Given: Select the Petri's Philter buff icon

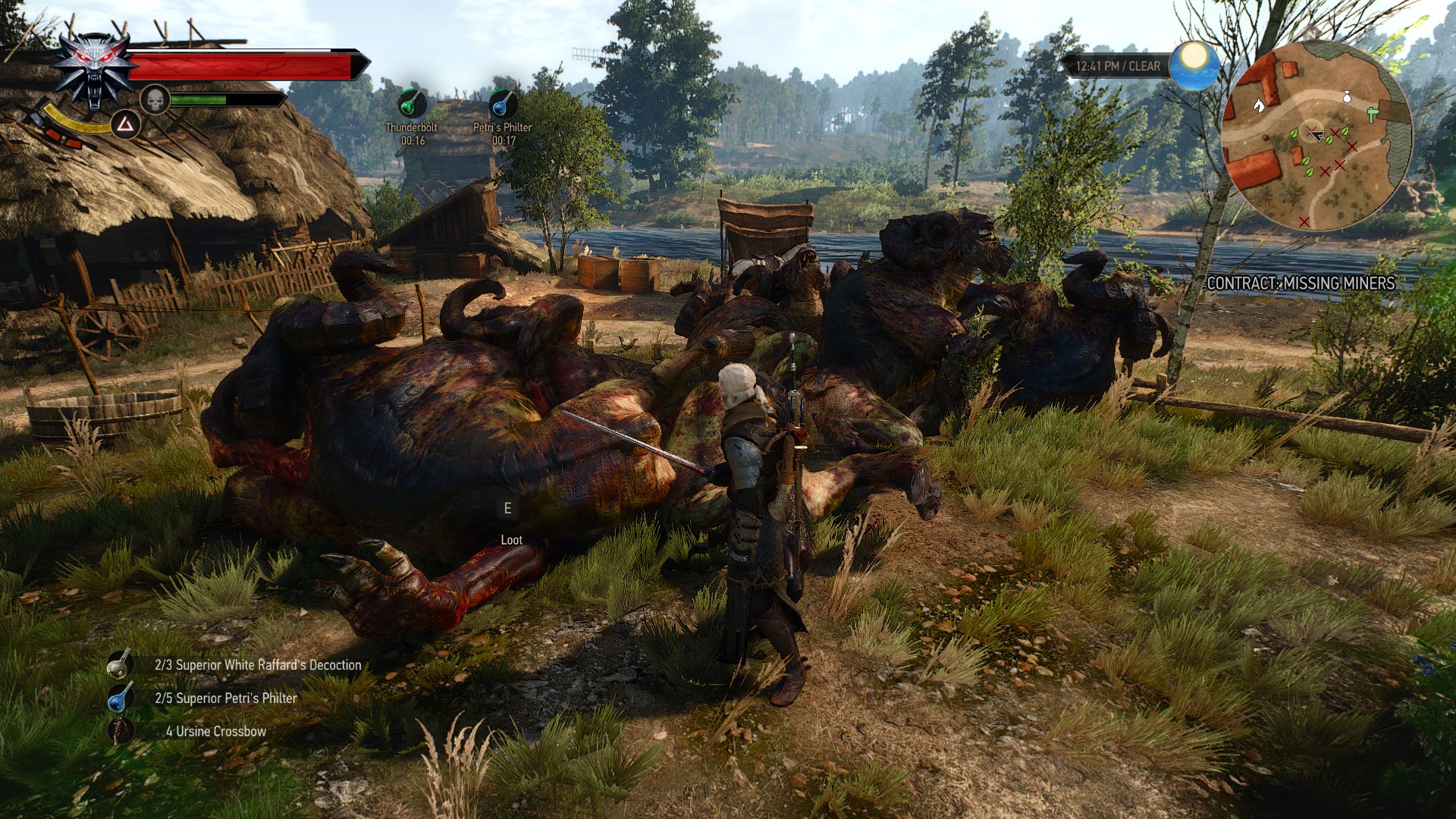Looking at the screenshot, I should click(x=503, y=103).
